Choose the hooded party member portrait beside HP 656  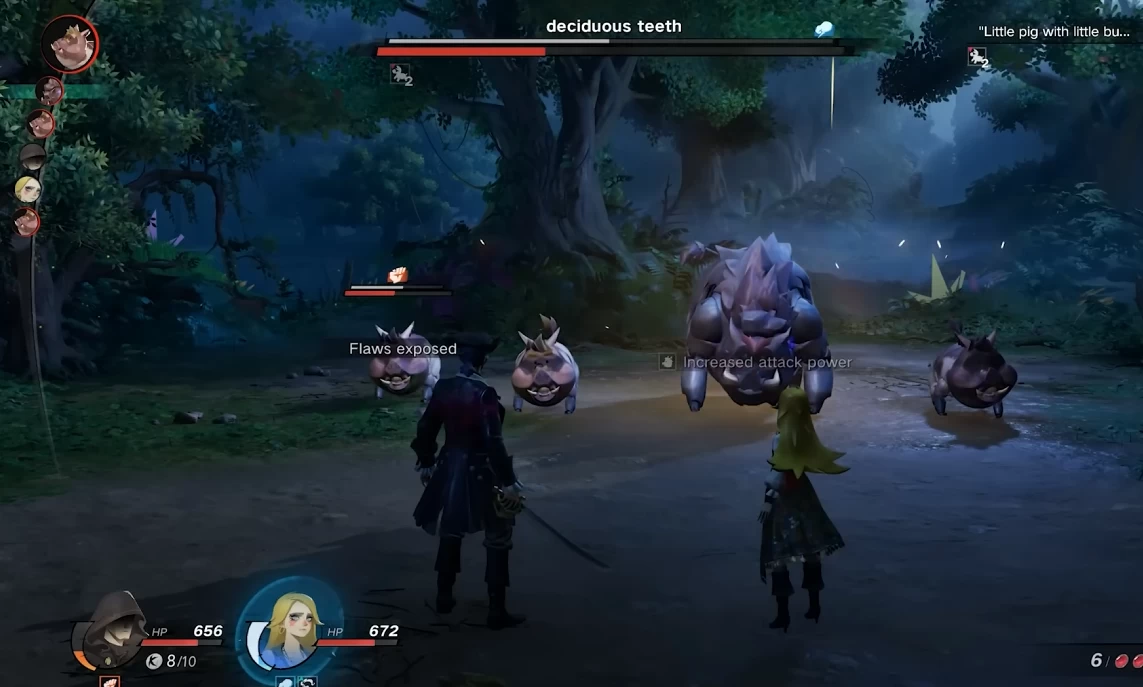(112, 630)
